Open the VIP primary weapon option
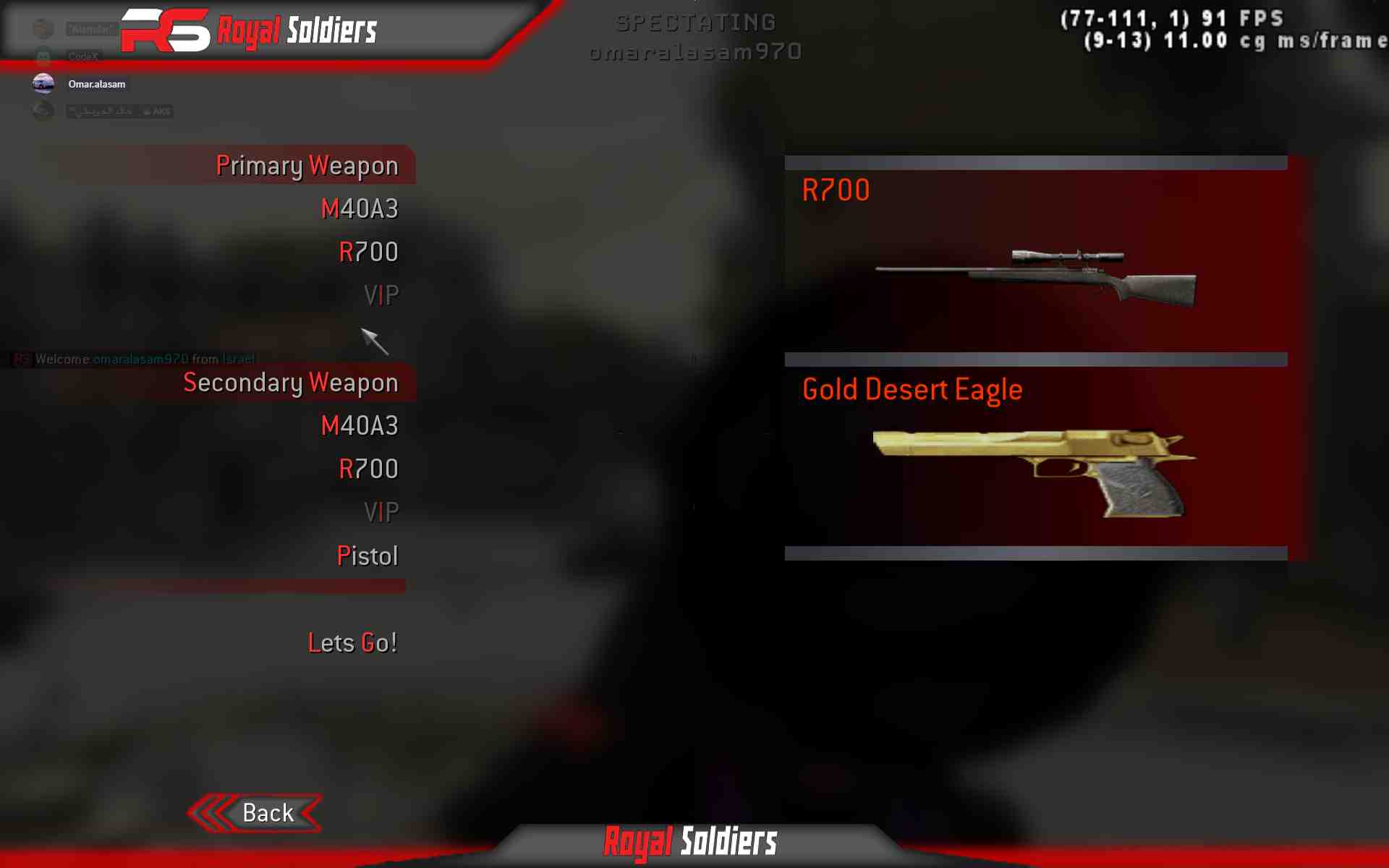1389x868 pixels. pyautogui.click(x=381, y=294)
